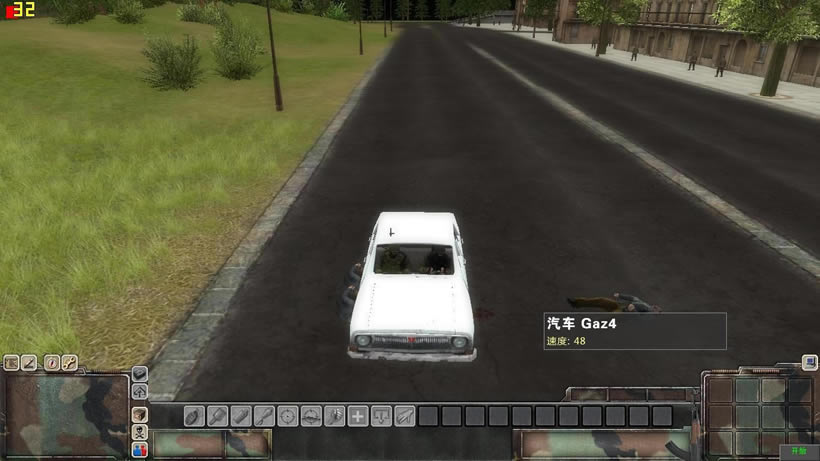This screenshot has height=461, width=820.
Task: Click the upward-arrow house button
Action: (140, 391)
